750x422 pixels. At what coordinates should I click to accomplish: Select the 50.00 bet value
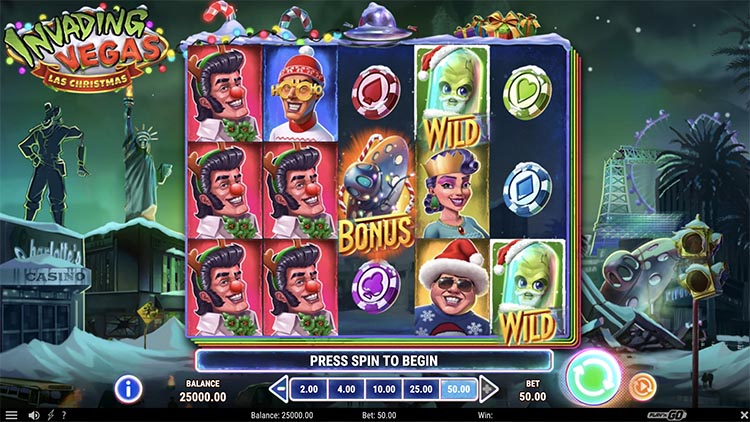[459, 388]
